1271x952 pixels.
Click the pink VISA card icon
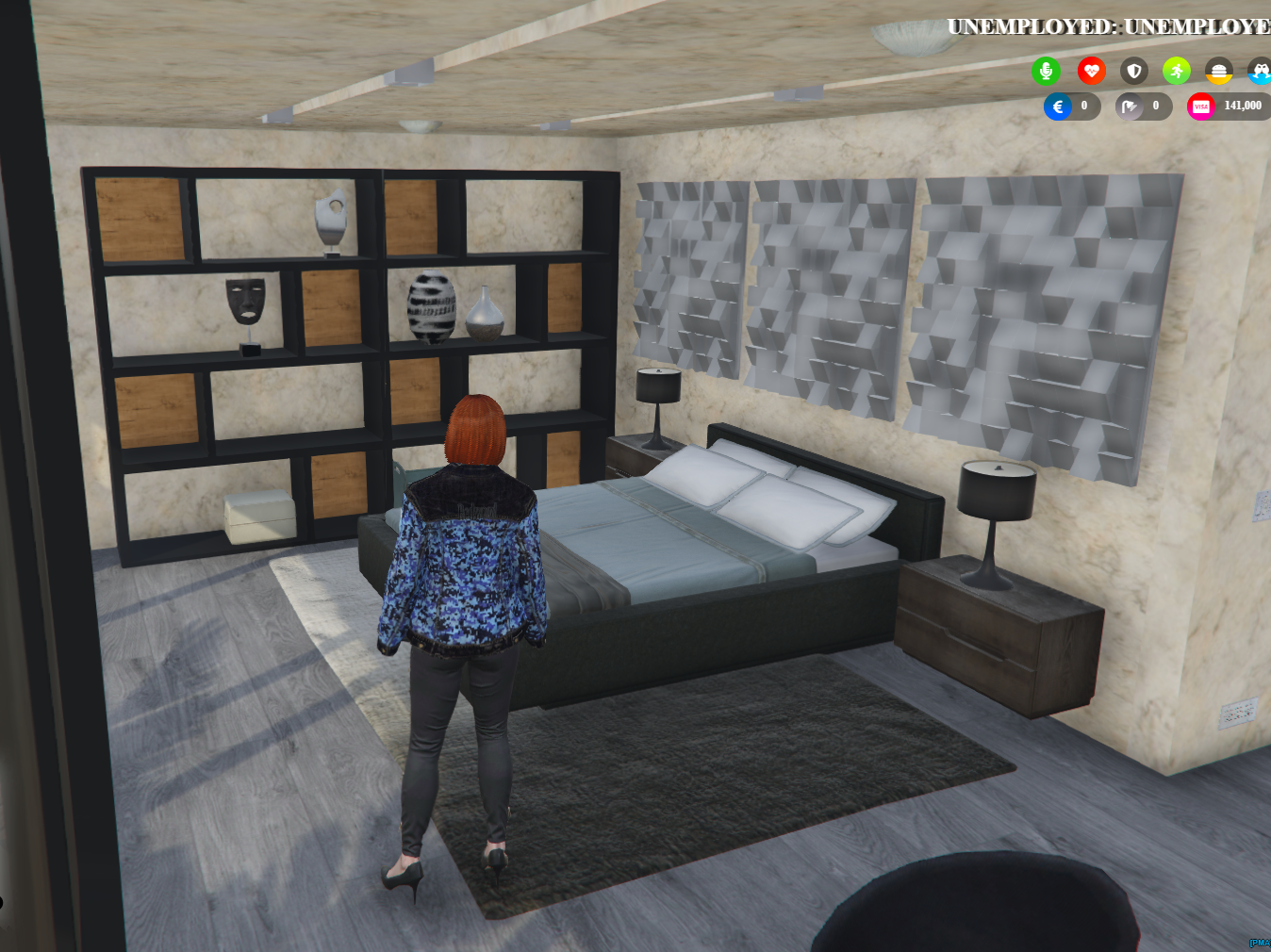(x=1200, y=107)
